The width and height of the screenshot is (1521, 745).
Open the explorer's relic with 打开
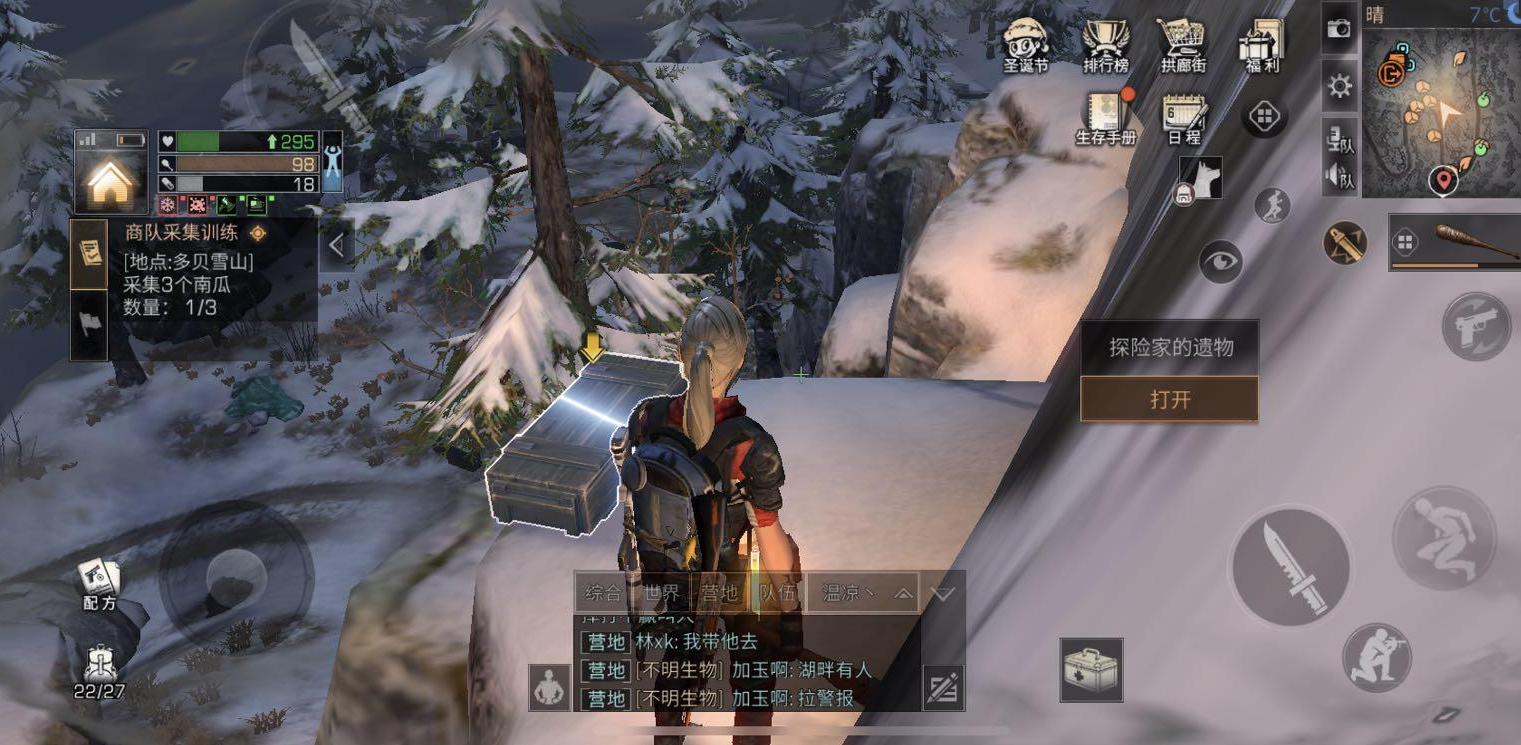1169,400
